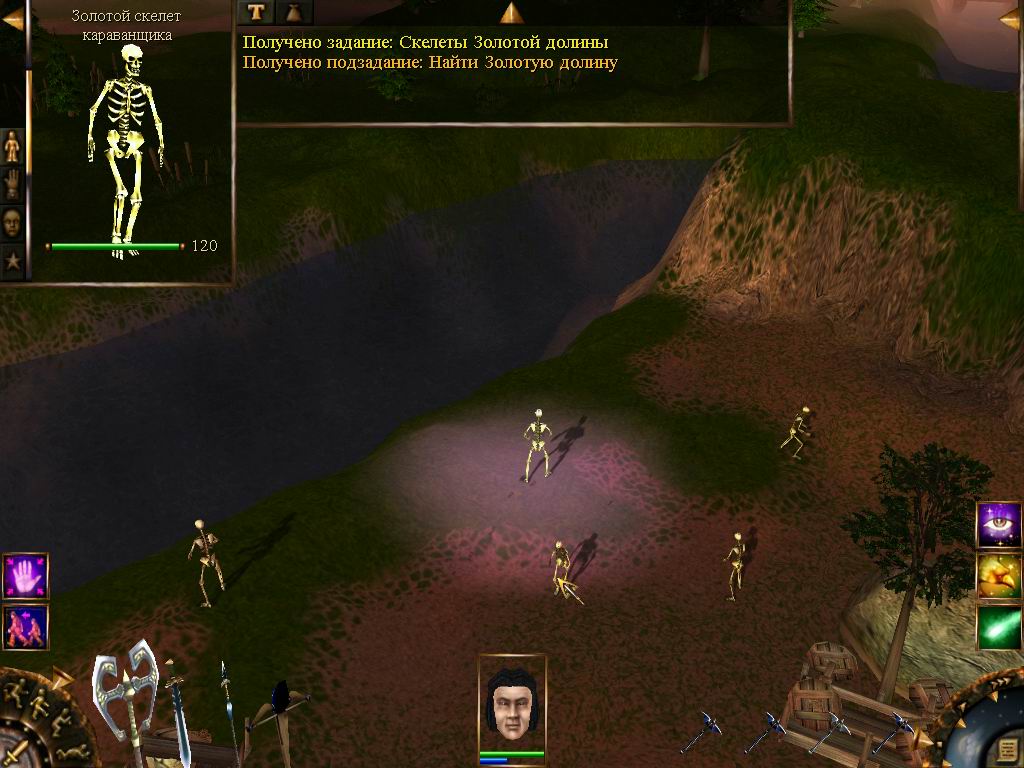1024x768 pixels.
Task: Click the arrow in the top-right corner
Action: [x=1010, y=18]
